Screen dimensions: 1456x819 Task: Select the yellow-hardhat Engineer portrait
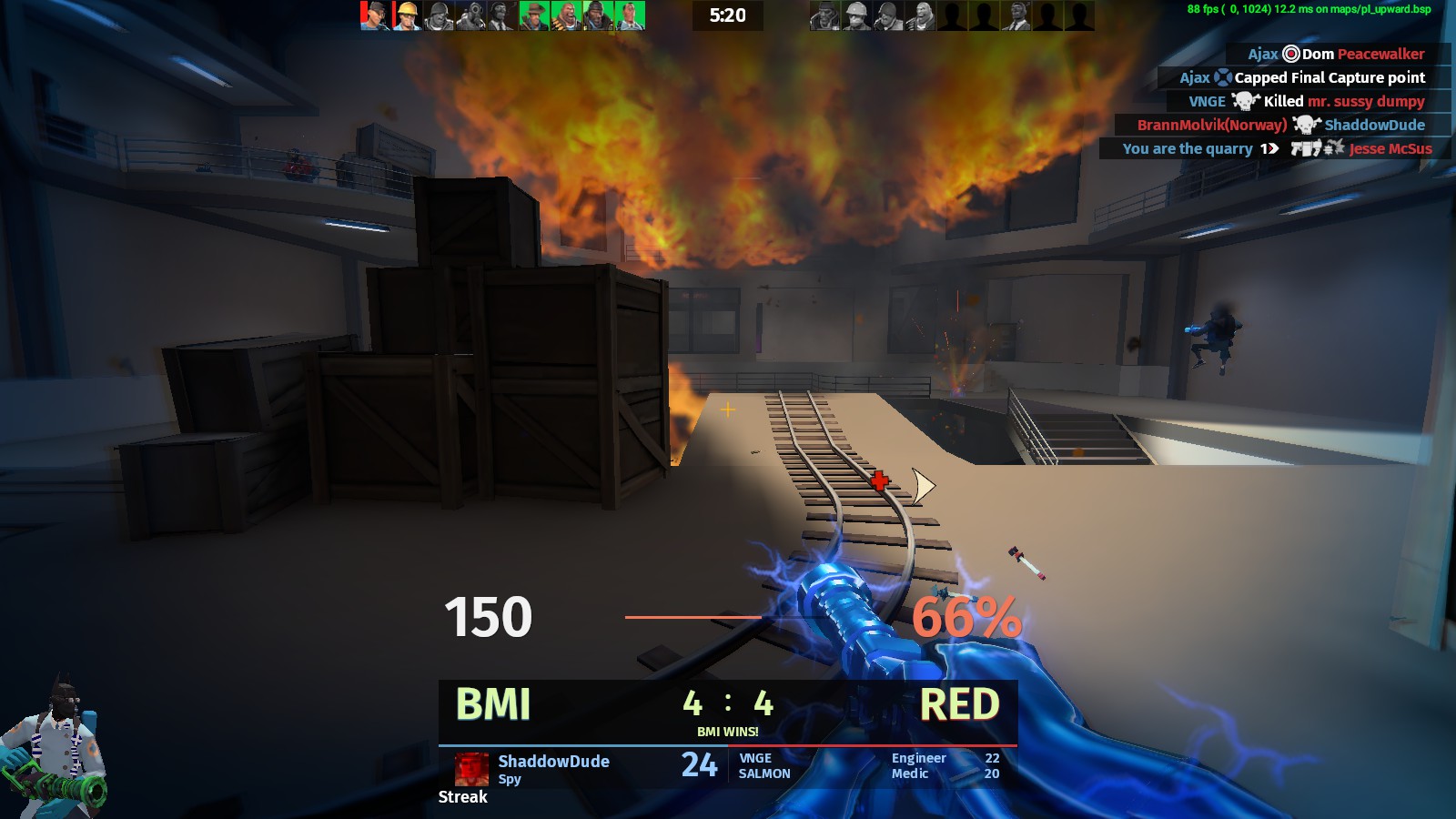coord(407,15)
